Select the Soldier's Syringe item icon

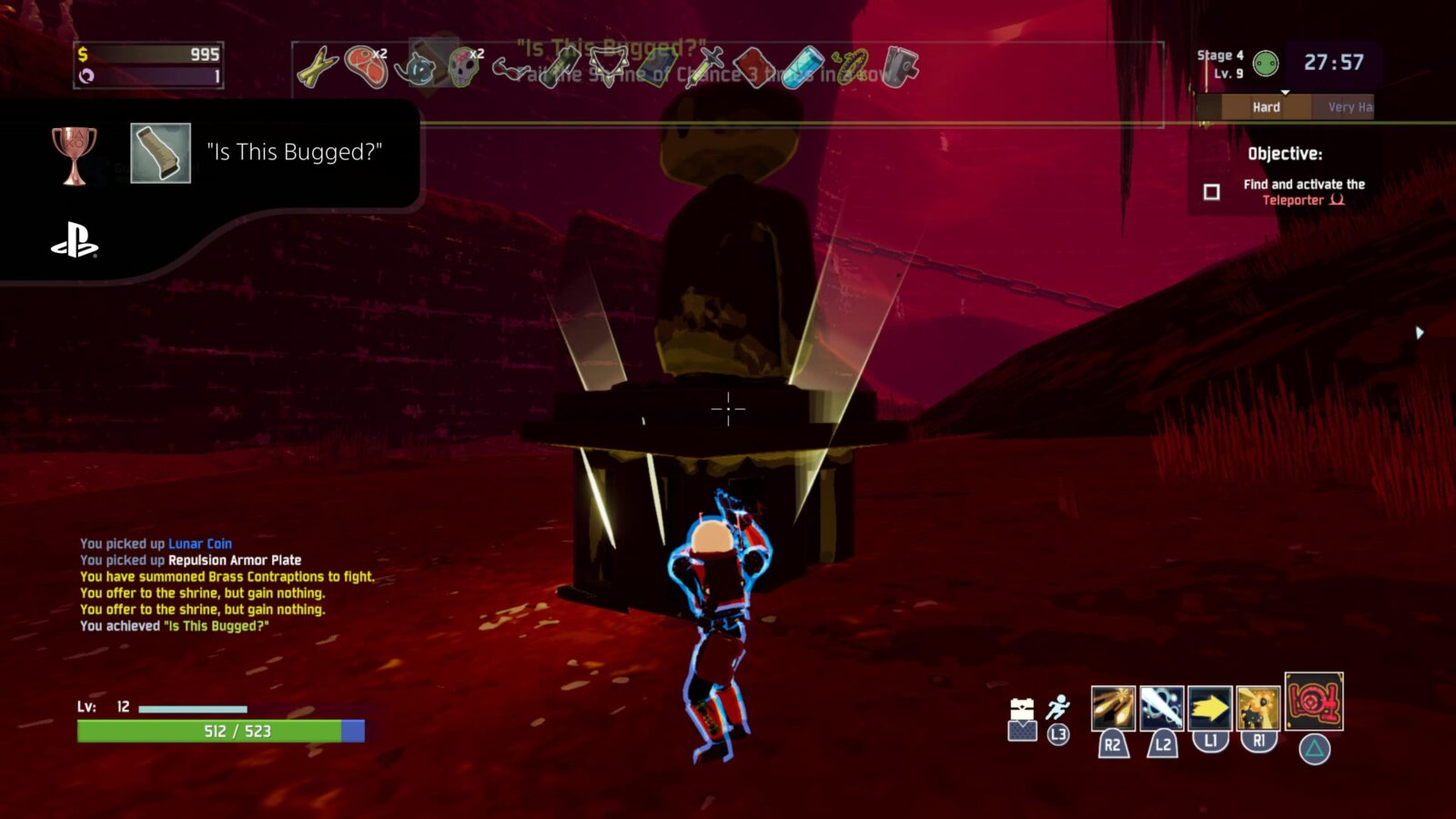tap(709, 66)
